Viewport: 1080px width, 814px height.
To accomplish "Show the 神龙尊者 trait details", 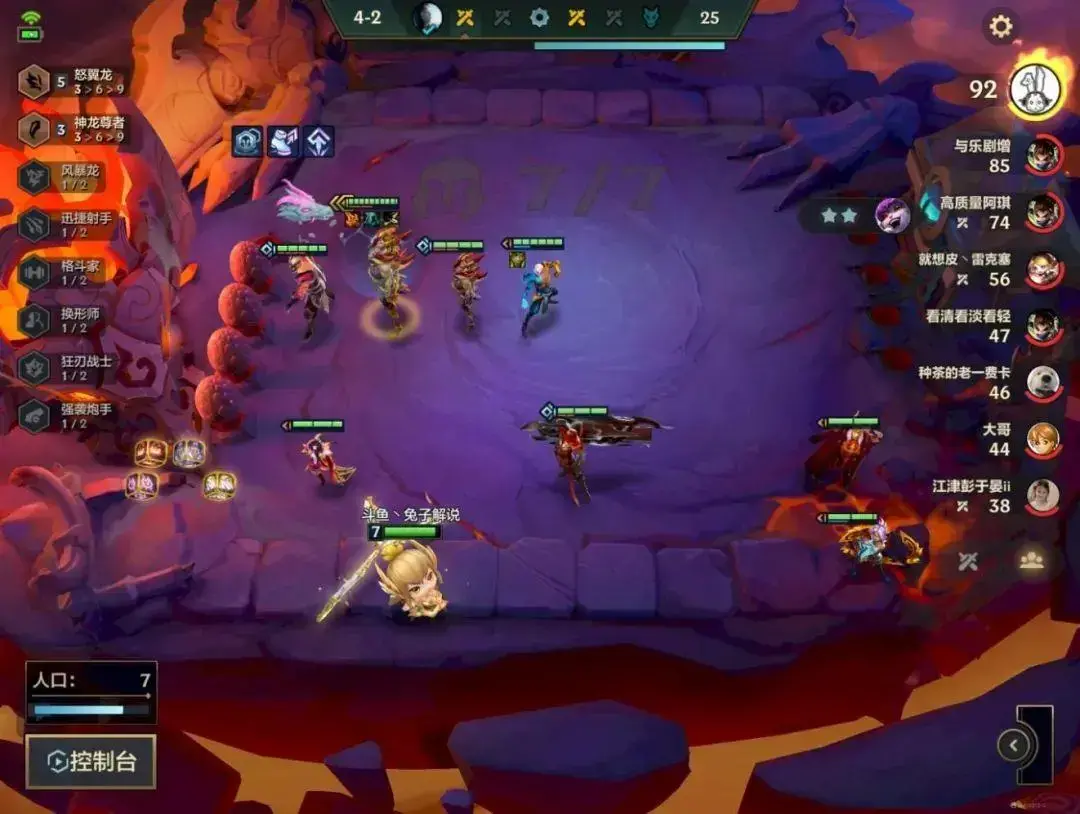I will pyautogui.click(x=75, y=129).
